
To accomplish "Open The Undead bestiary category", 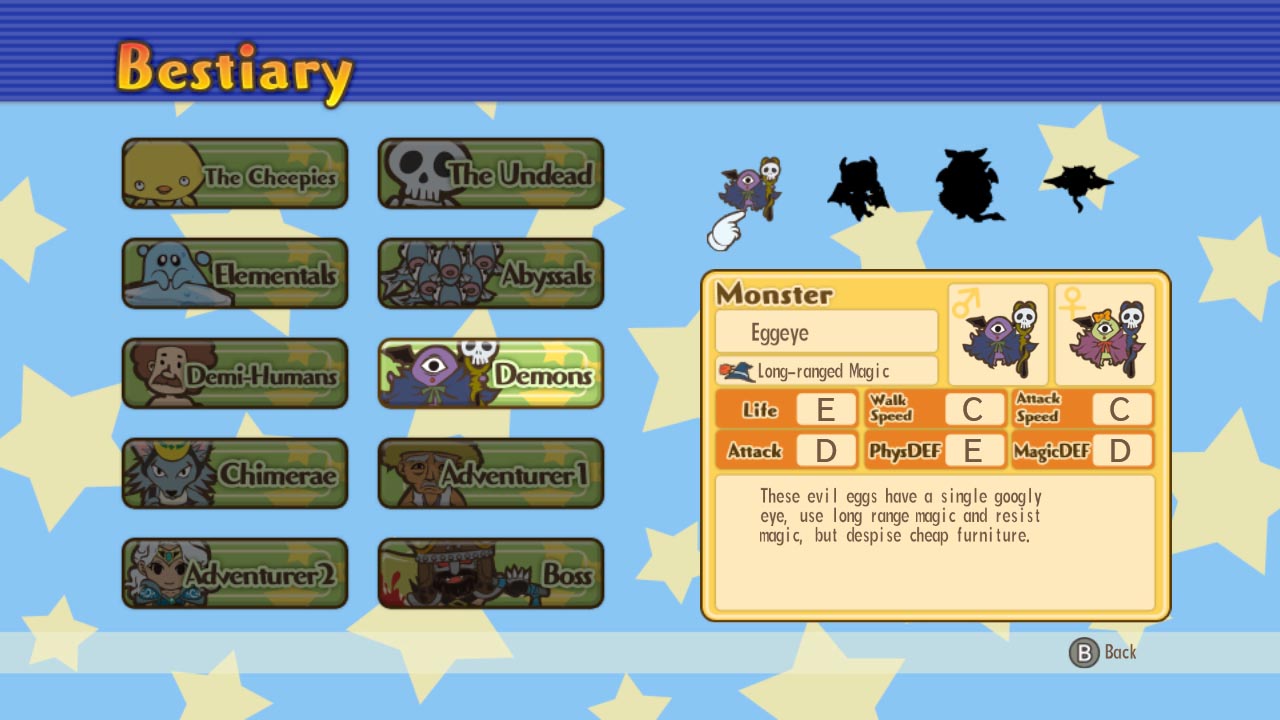I will pos(490,172).
